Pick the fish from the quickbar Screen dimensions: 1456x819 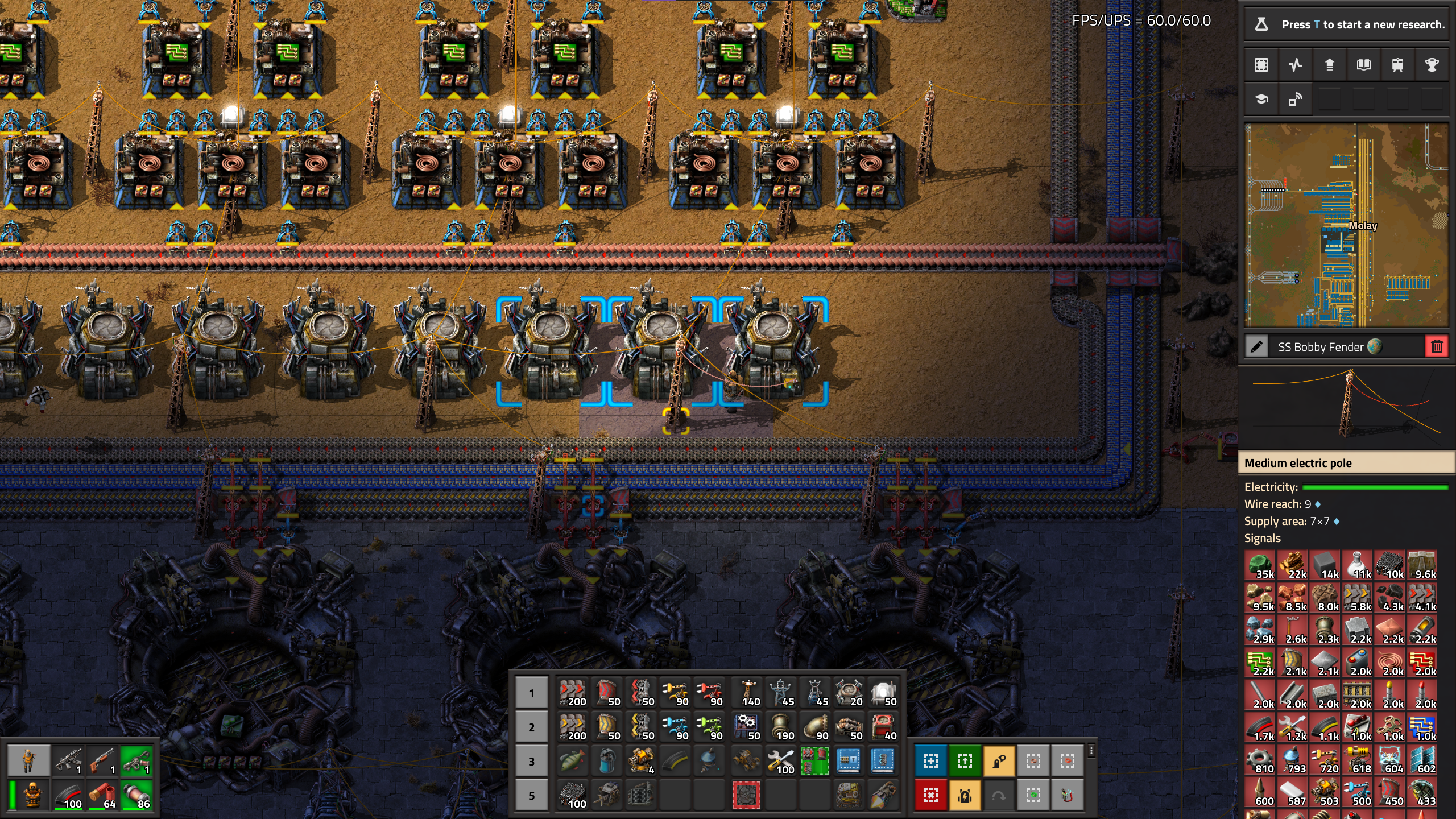coord(572,761)
